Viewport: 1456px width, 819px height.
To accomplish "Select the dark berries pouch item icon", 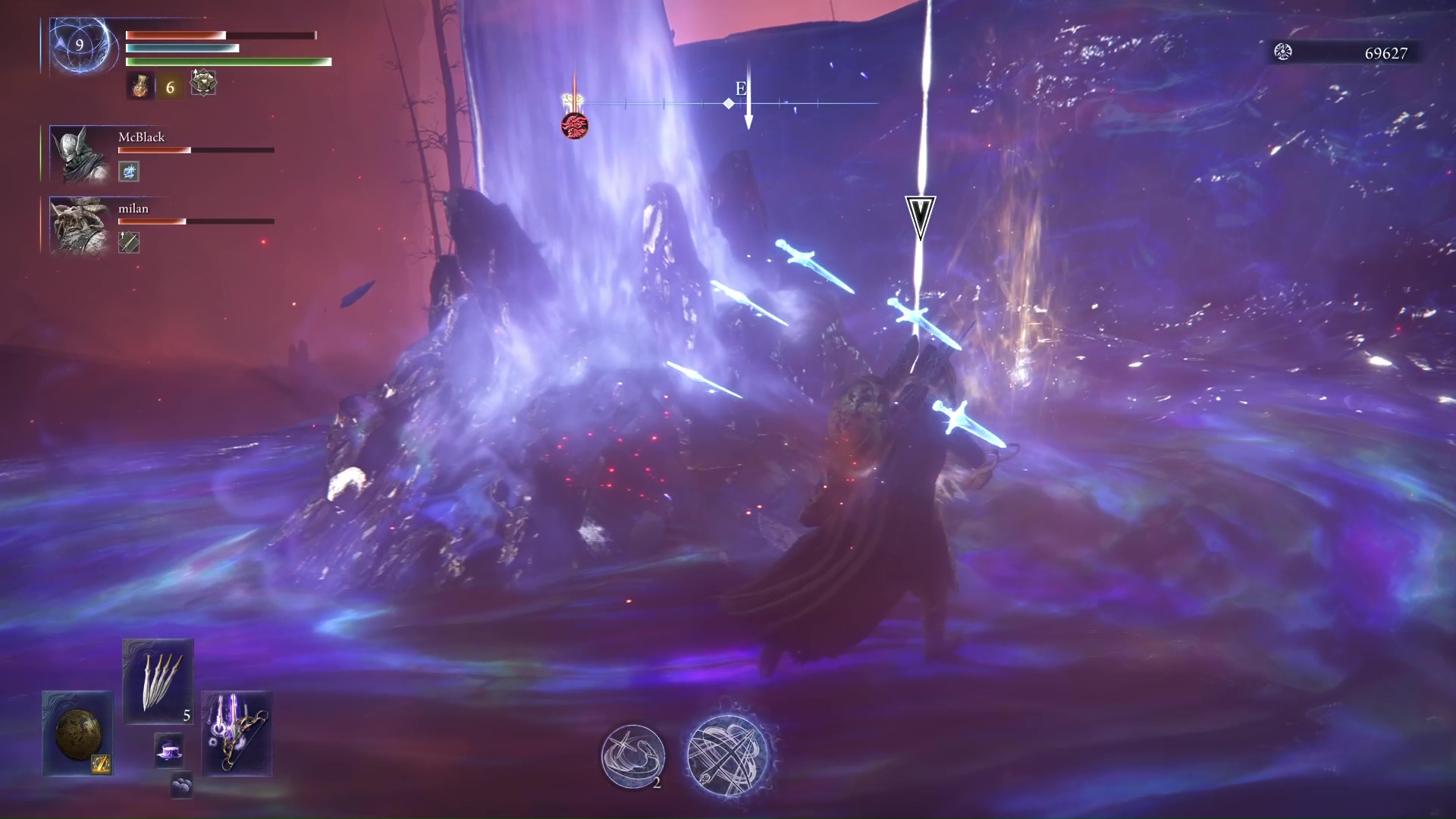I will (x=182, y=786).
